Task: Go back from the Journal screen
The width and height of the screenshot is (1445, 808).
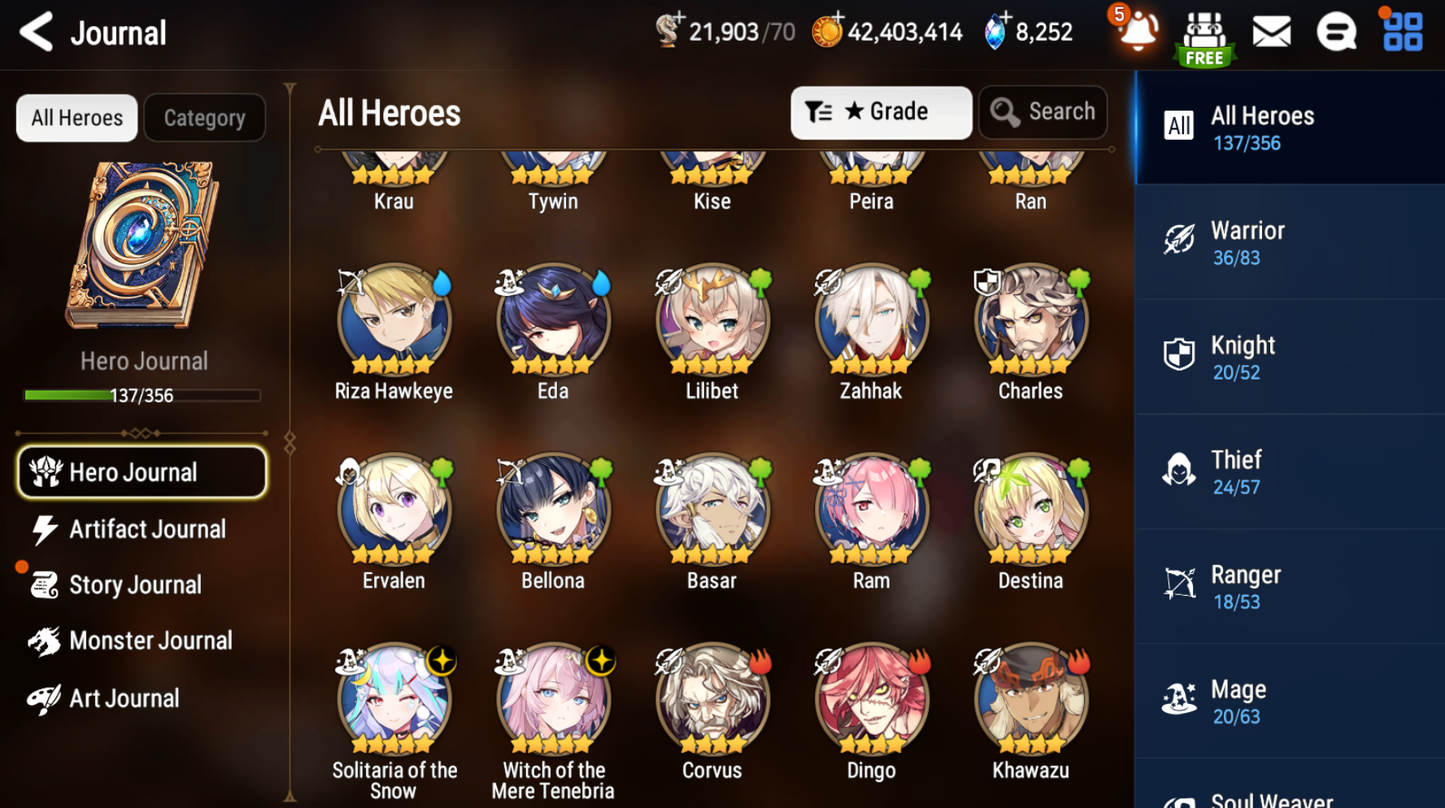Action: pos(37,32)
